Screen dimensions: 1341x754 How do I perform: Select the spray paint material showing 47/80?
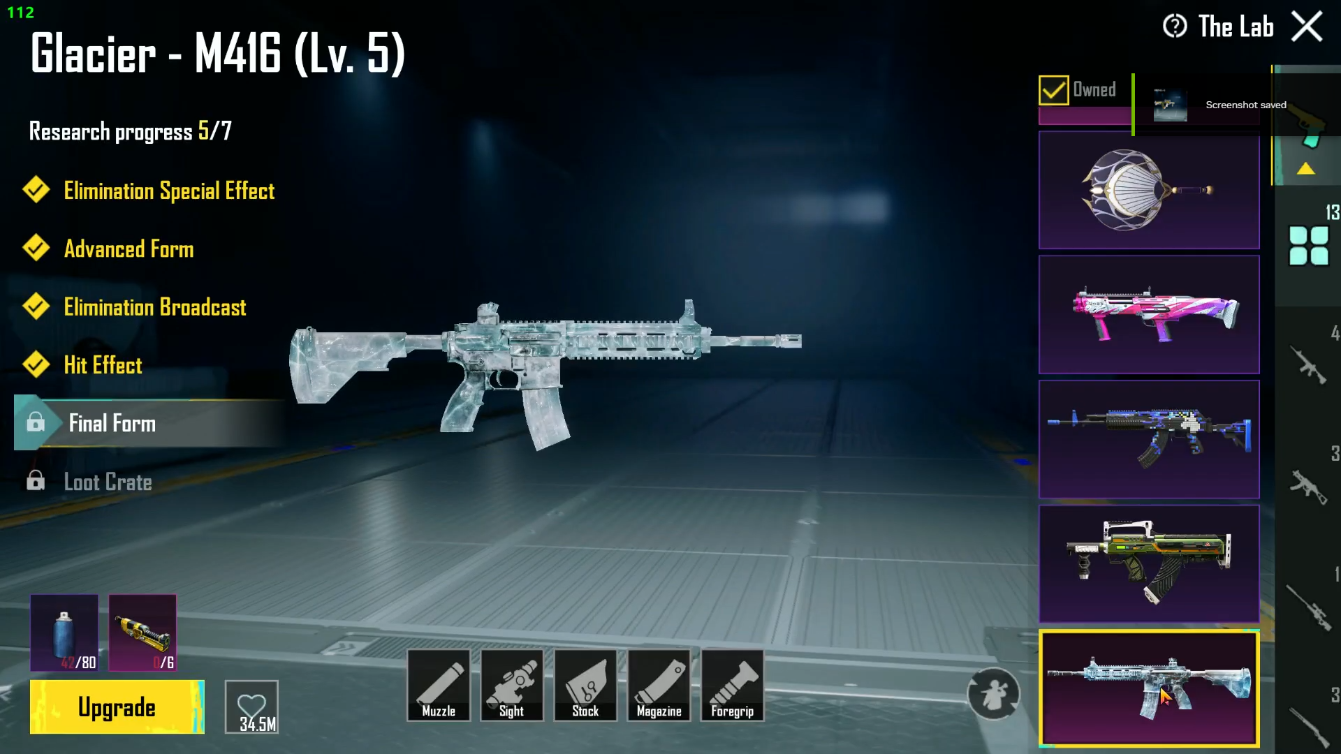click(x=64, y=632)
